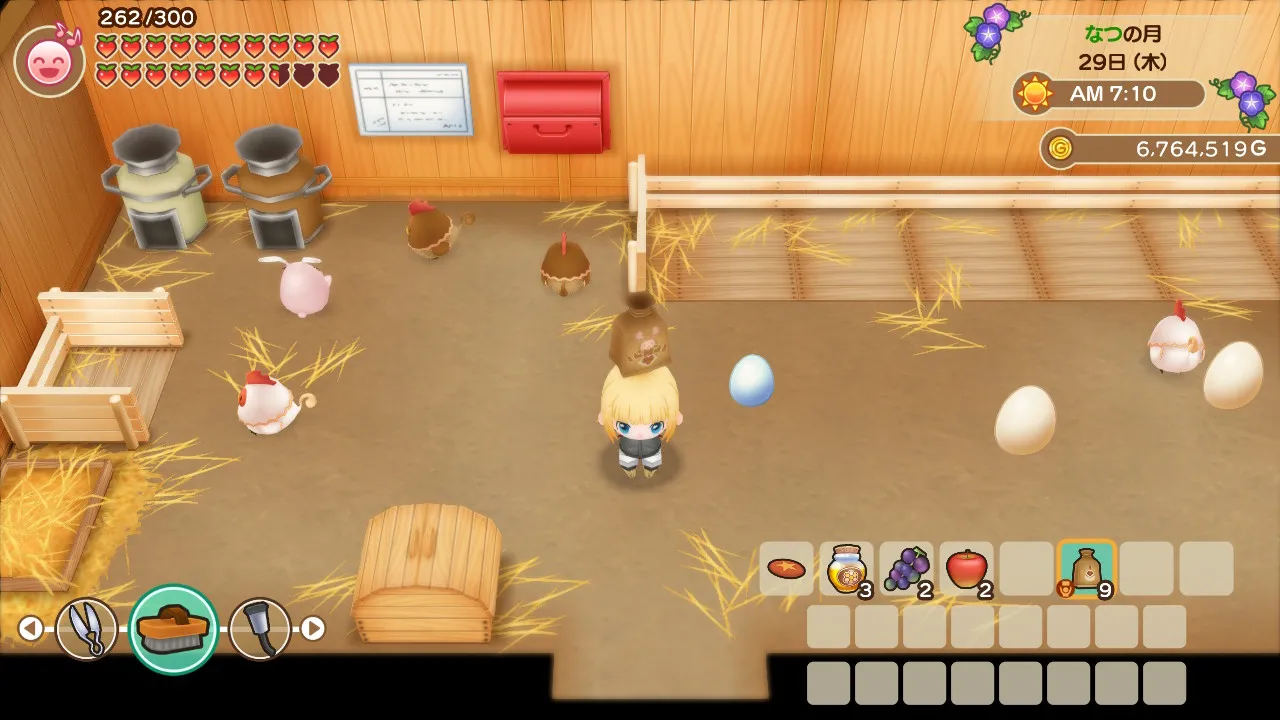Pick the grapes in the item bar
The width and height of the screenshot is (1280, 720).
pos(906,569)
